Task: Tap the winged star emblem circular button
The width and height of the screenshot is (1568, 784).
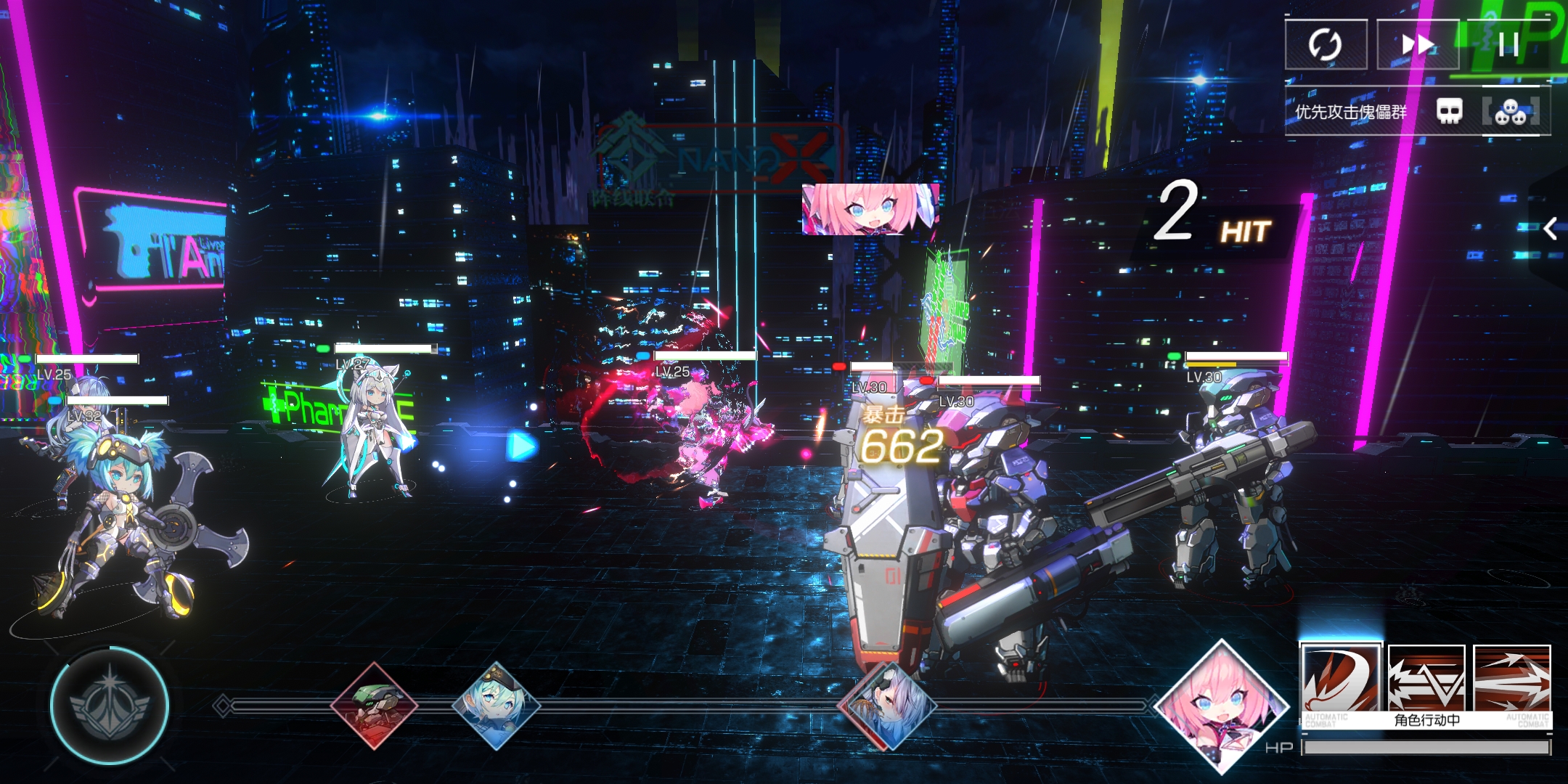Action: point(110,705)
